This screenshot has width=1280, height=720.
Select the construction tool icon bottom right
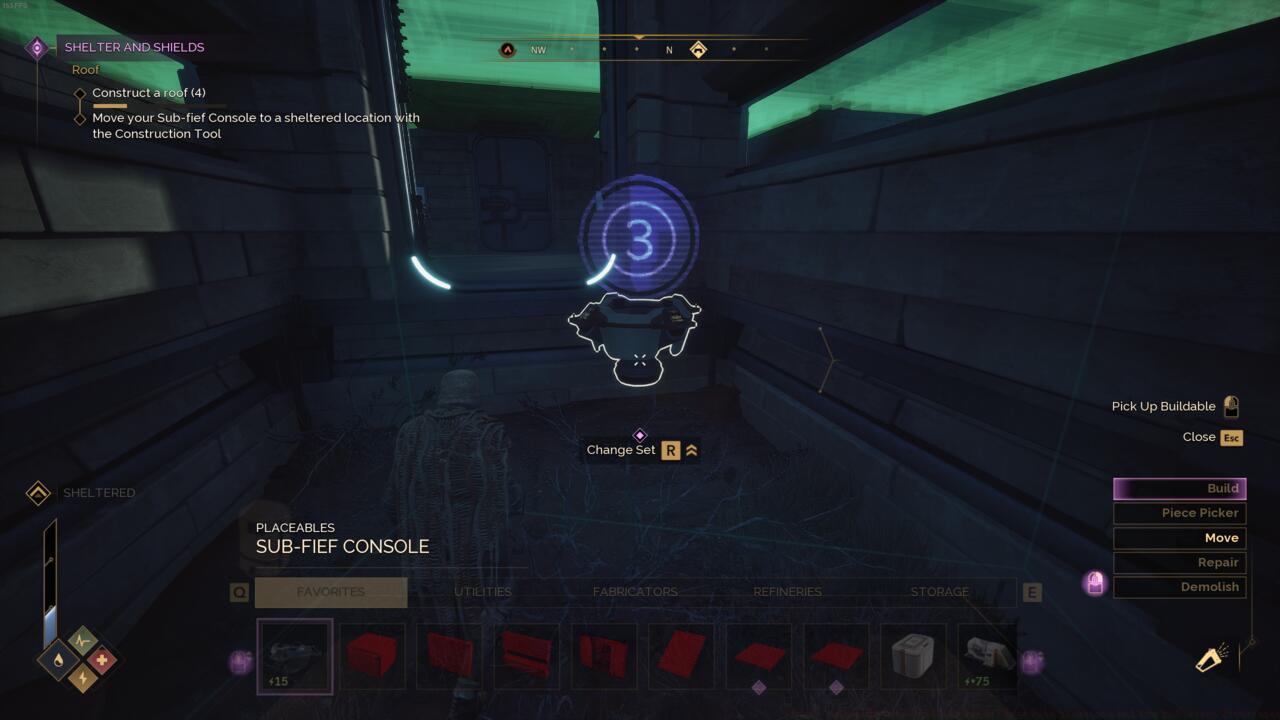tap(1210, 660)
